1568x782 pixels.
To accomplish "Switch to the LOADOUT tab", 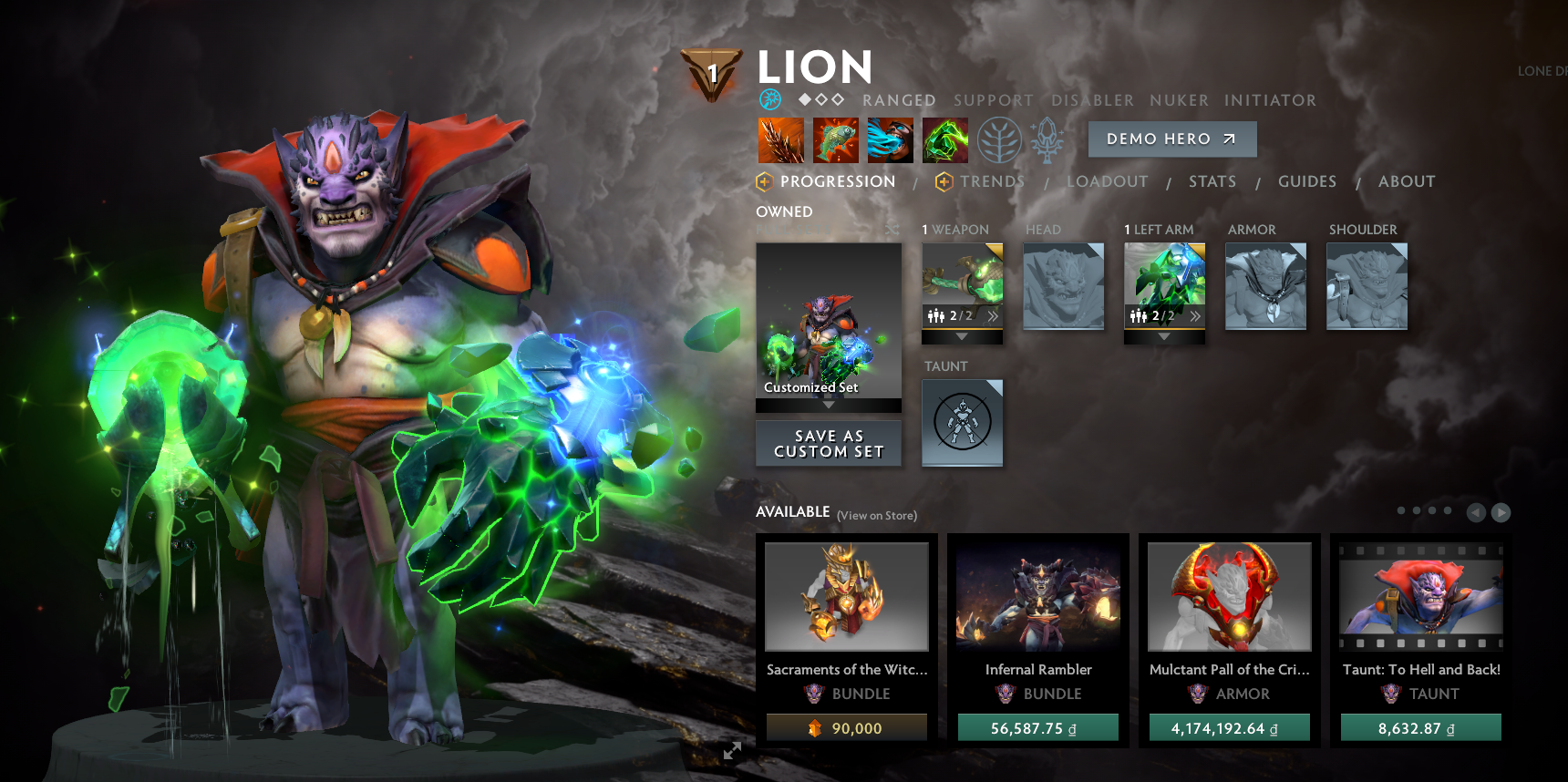I will click(x=1109, y=181).
